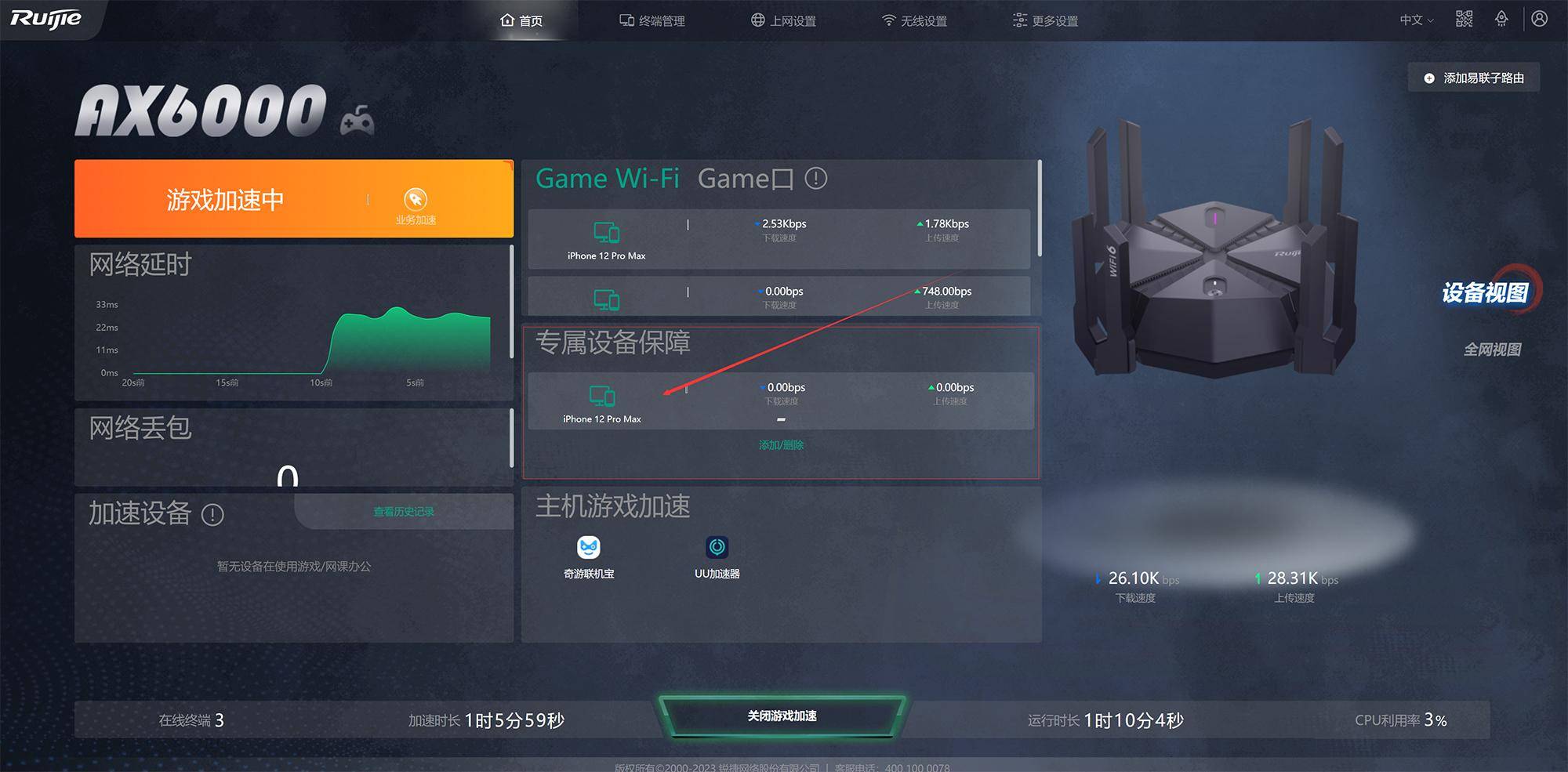Switch to 全网视图 whole-network view

tap(1492, 350)
